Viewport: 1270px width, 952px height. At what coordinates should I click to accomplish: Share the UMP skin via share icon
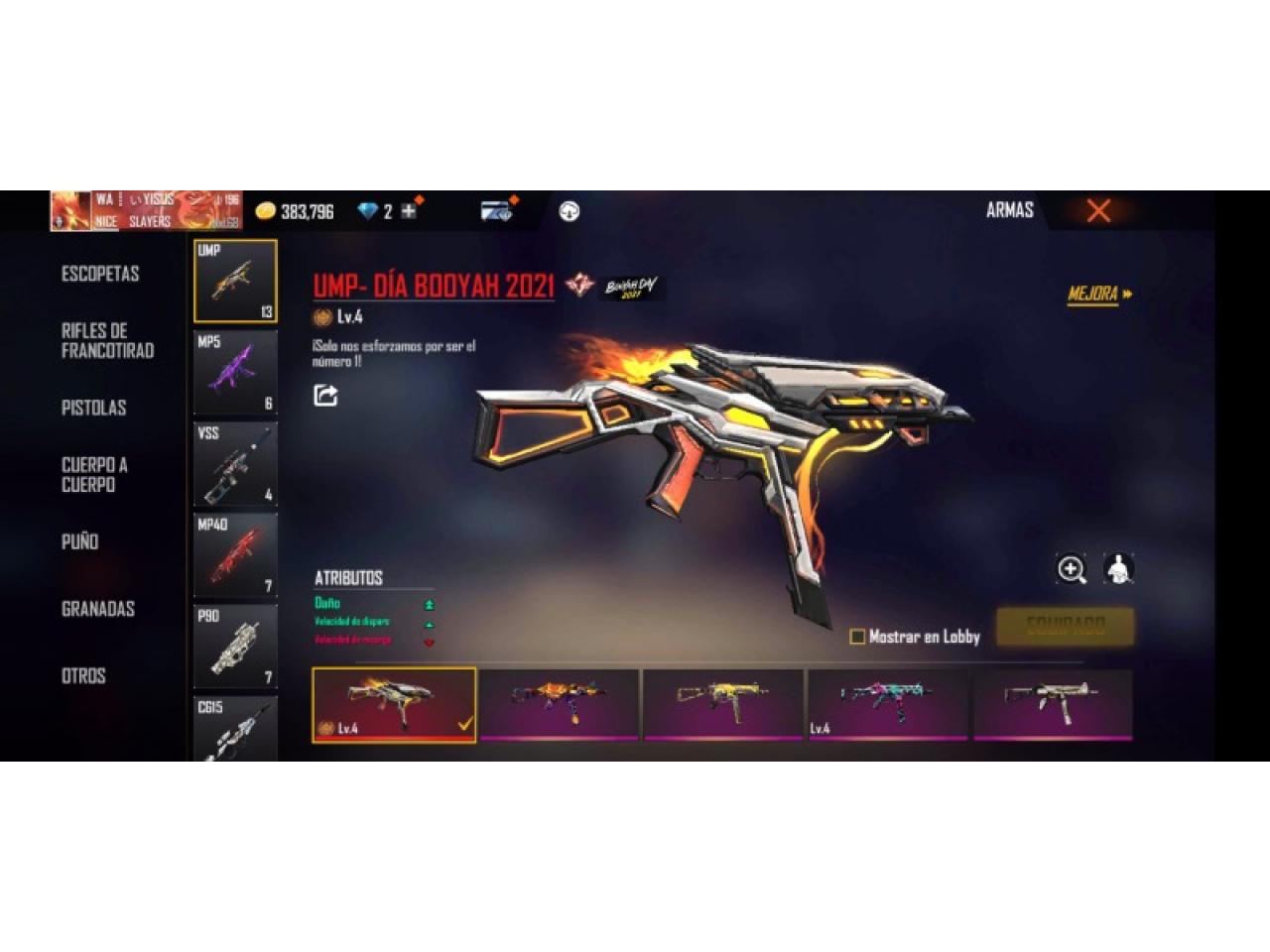[x=325, y=396]
